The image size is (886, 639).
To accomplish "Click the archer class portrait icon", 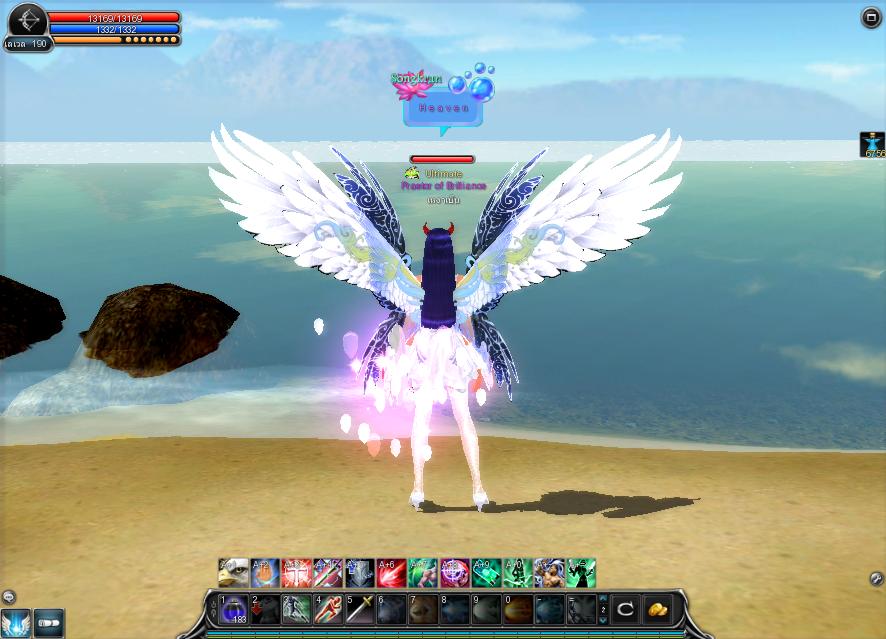I will [27, 20].
